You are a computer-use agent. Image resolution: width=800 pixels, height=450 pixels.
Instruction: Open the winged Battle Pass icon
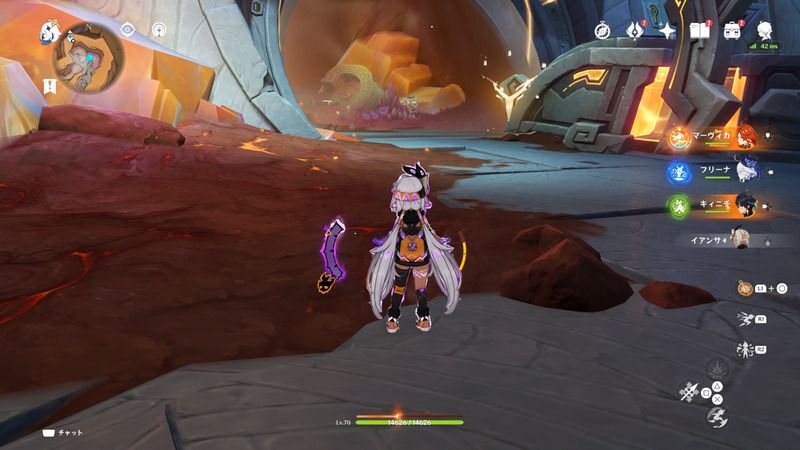tap(634, 30)
